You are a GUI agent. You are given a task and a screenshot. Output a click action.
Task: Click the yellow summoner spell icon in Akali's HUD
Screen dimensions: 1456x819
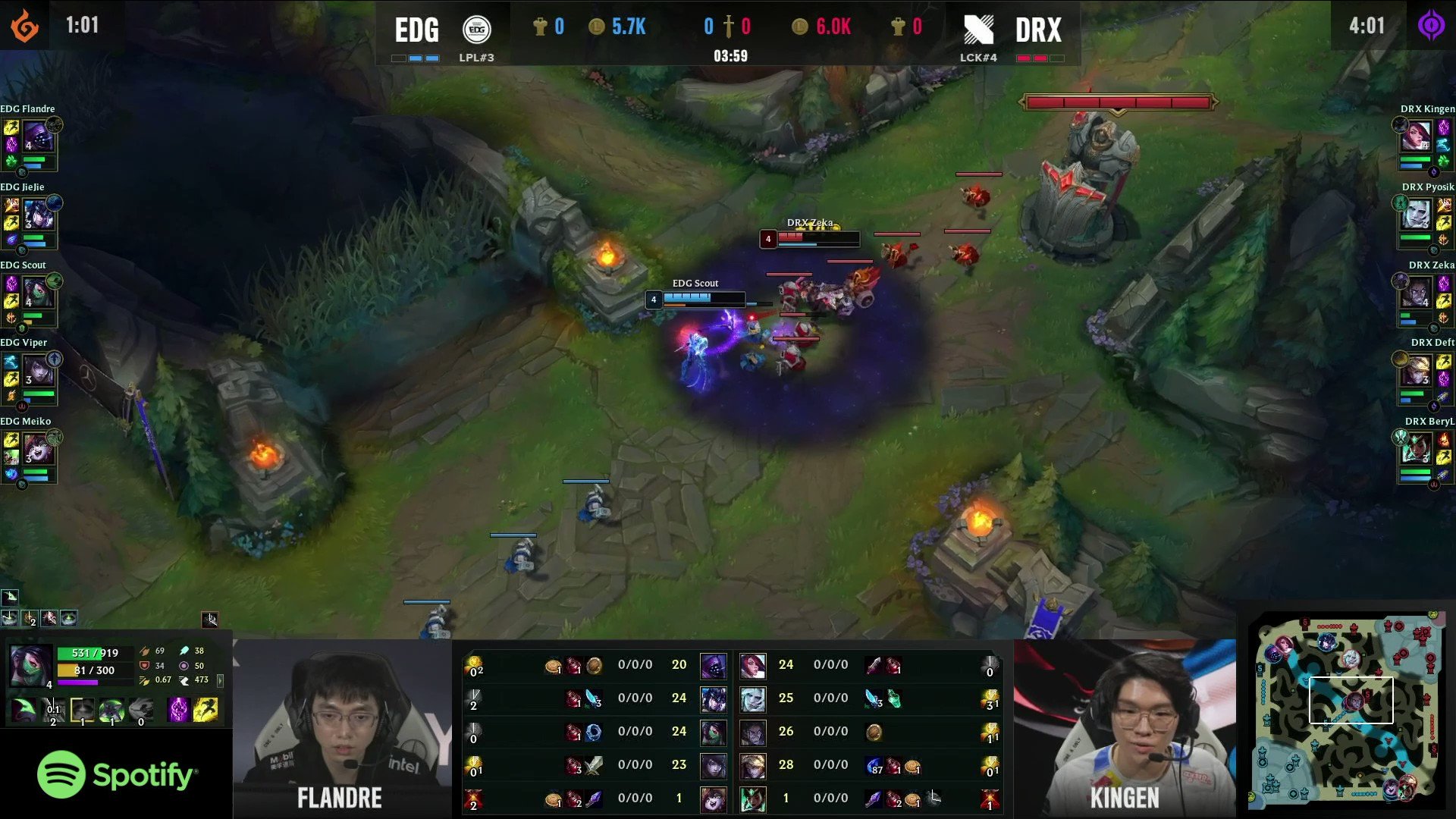tap(206, 708)
